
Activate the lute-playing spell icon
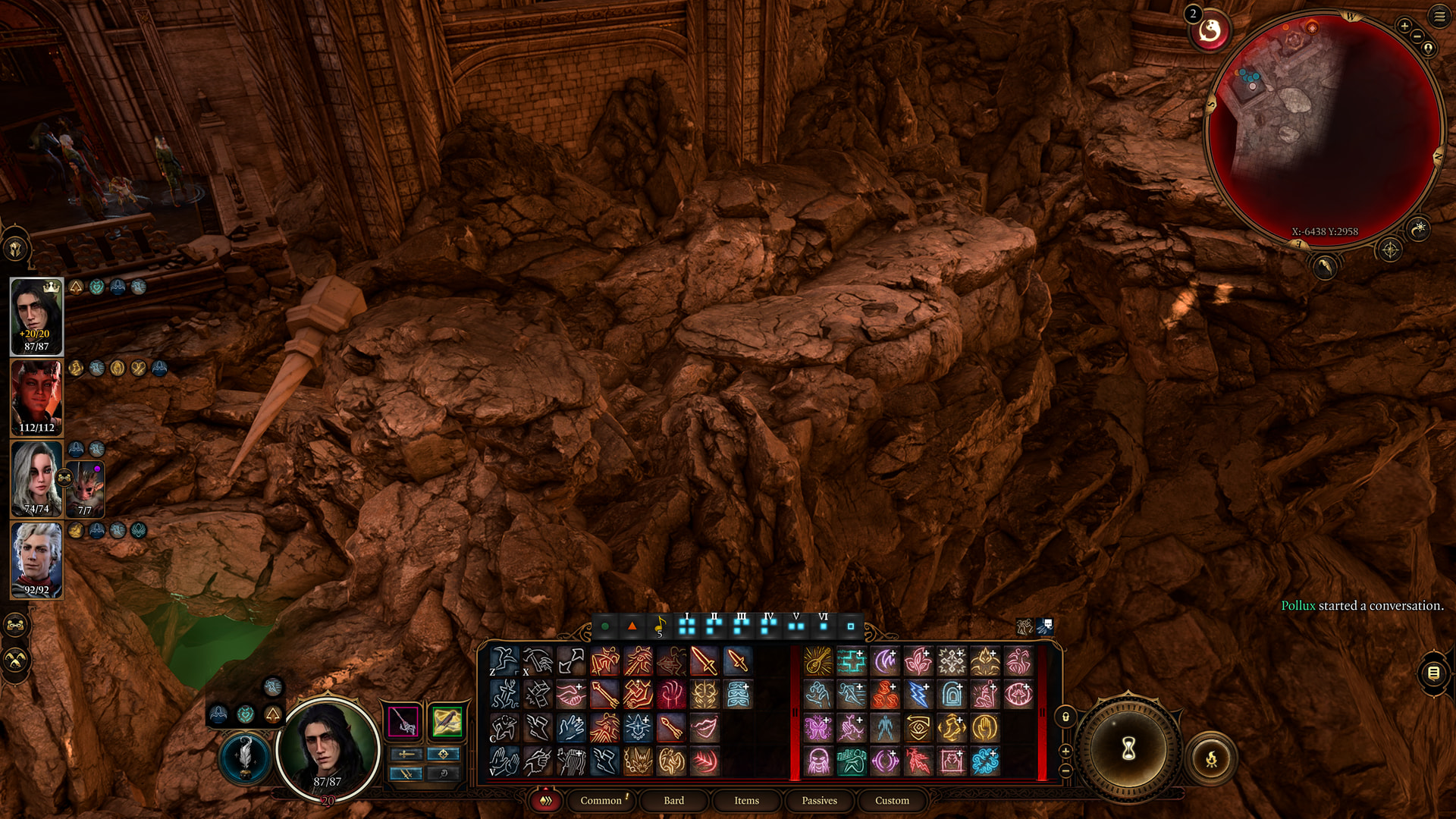[x=817, y=661]
